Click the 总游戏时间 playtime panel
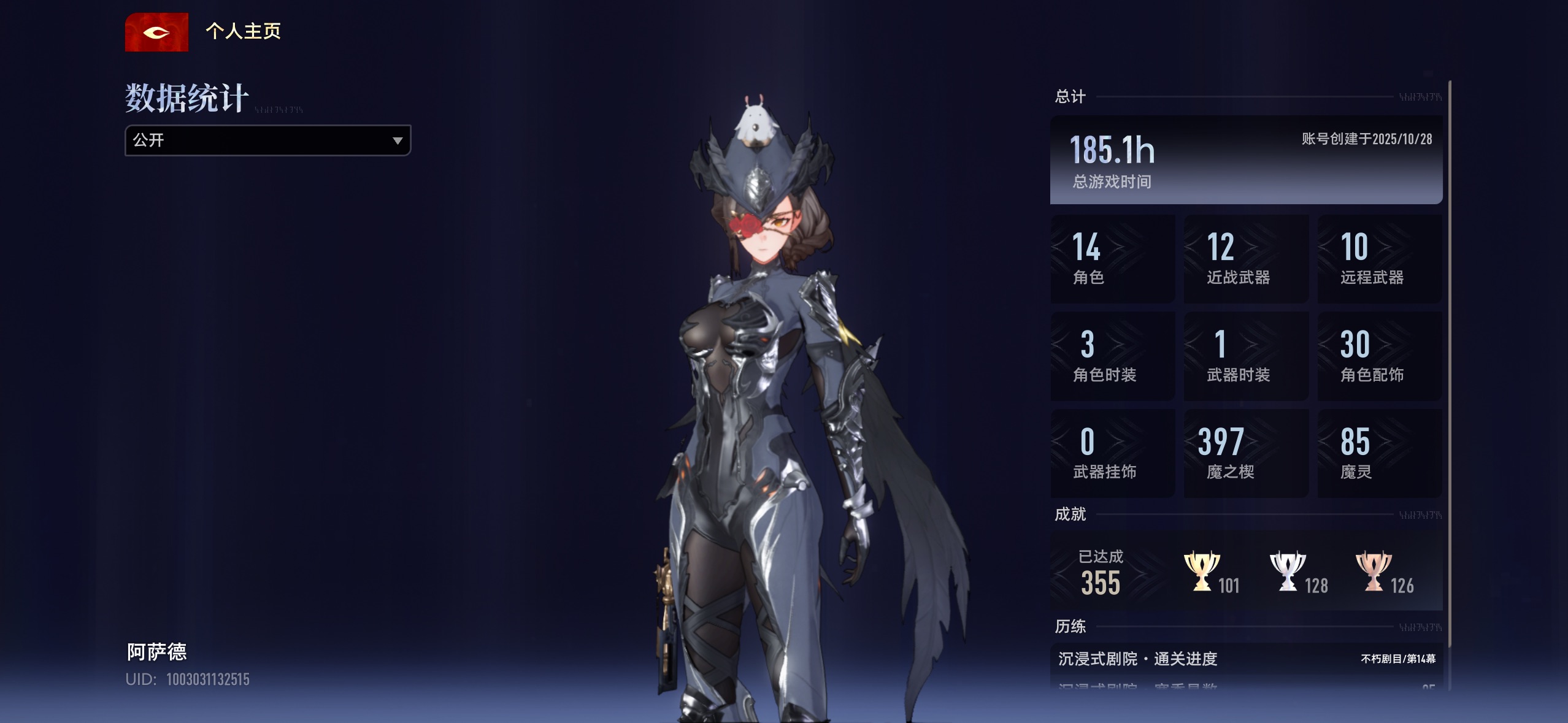 pos(1246,159)
